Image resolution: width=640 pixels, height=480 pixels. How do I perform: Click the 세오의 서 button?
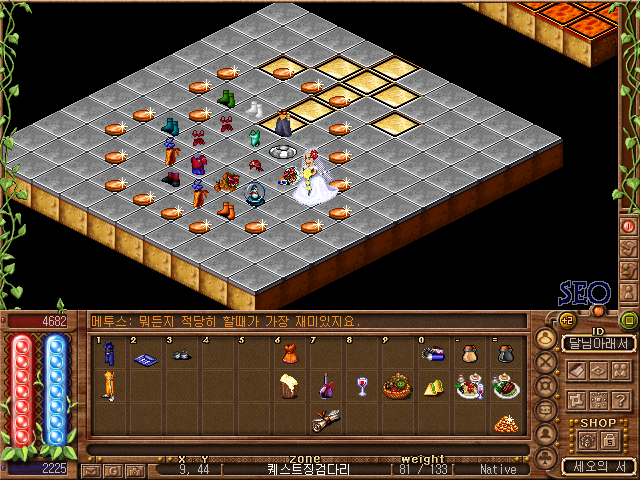[598, 466]
